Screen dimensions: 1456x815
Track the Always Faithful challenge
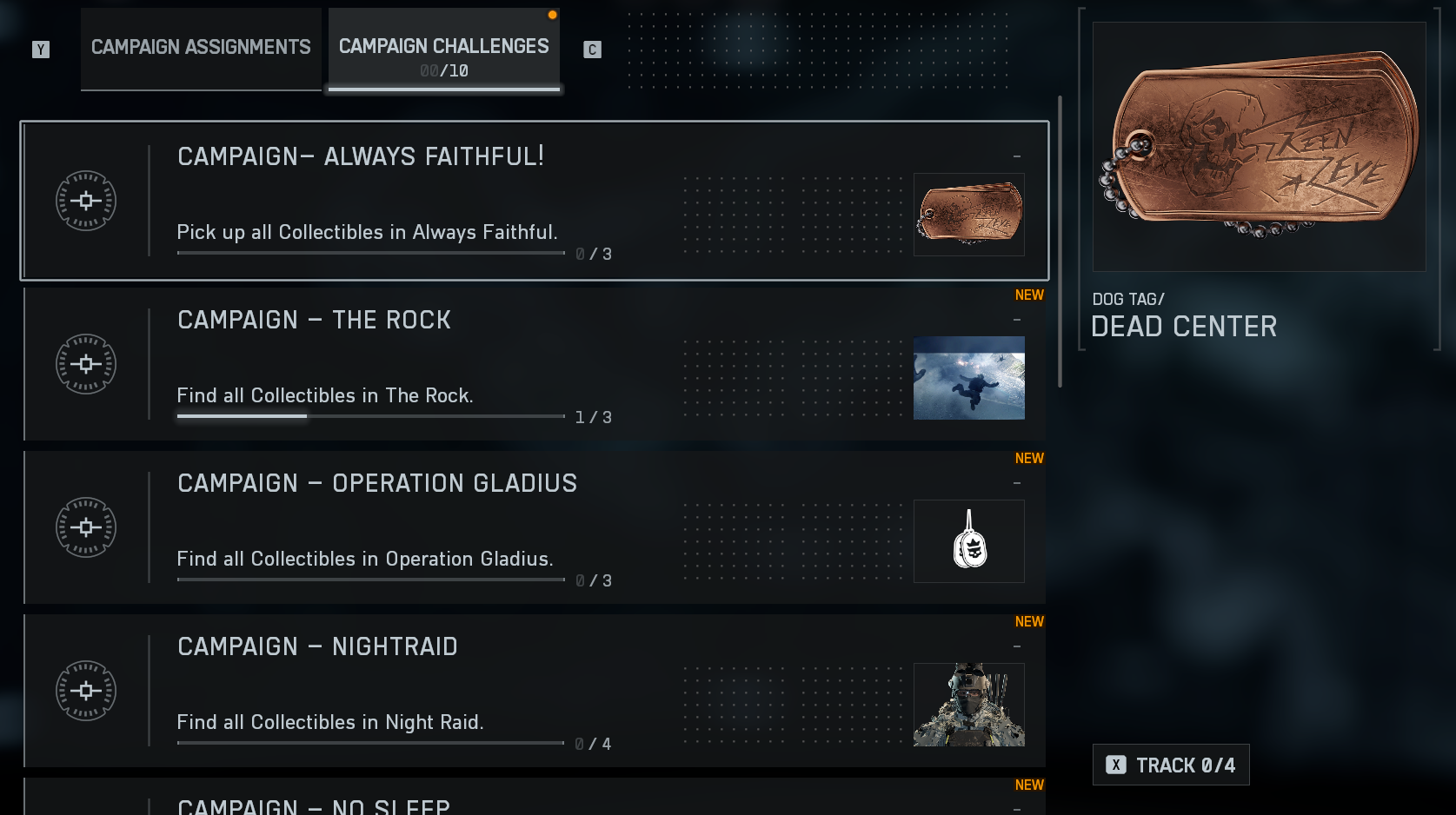1170,765
